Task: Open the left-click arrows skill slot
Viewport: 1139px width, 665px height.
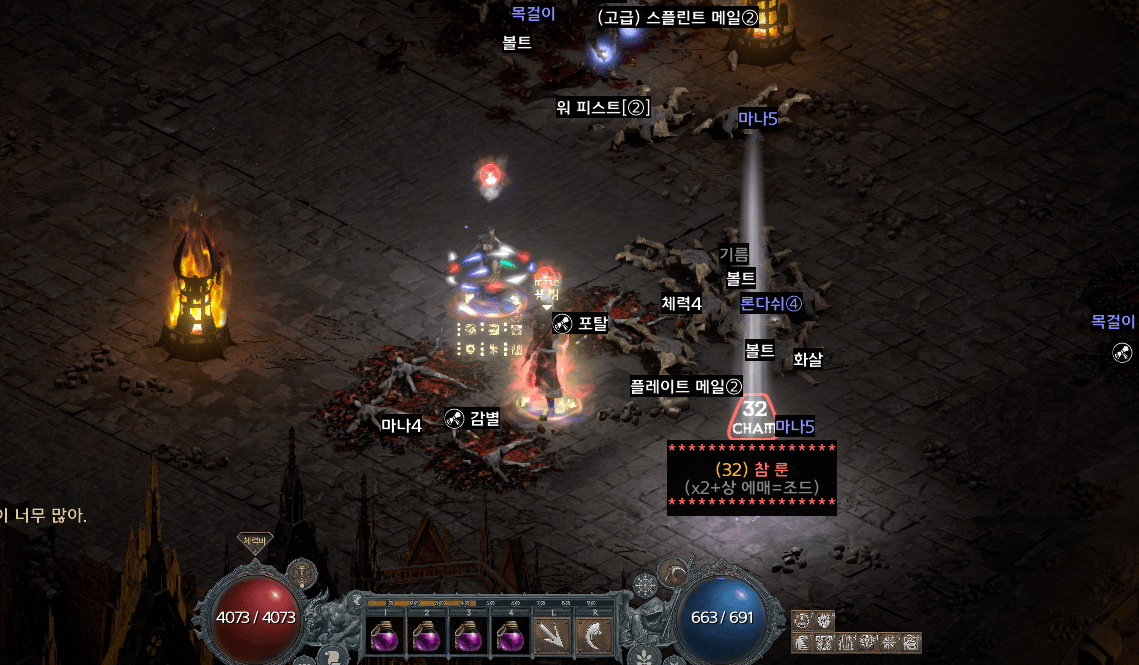Action: 551,636
